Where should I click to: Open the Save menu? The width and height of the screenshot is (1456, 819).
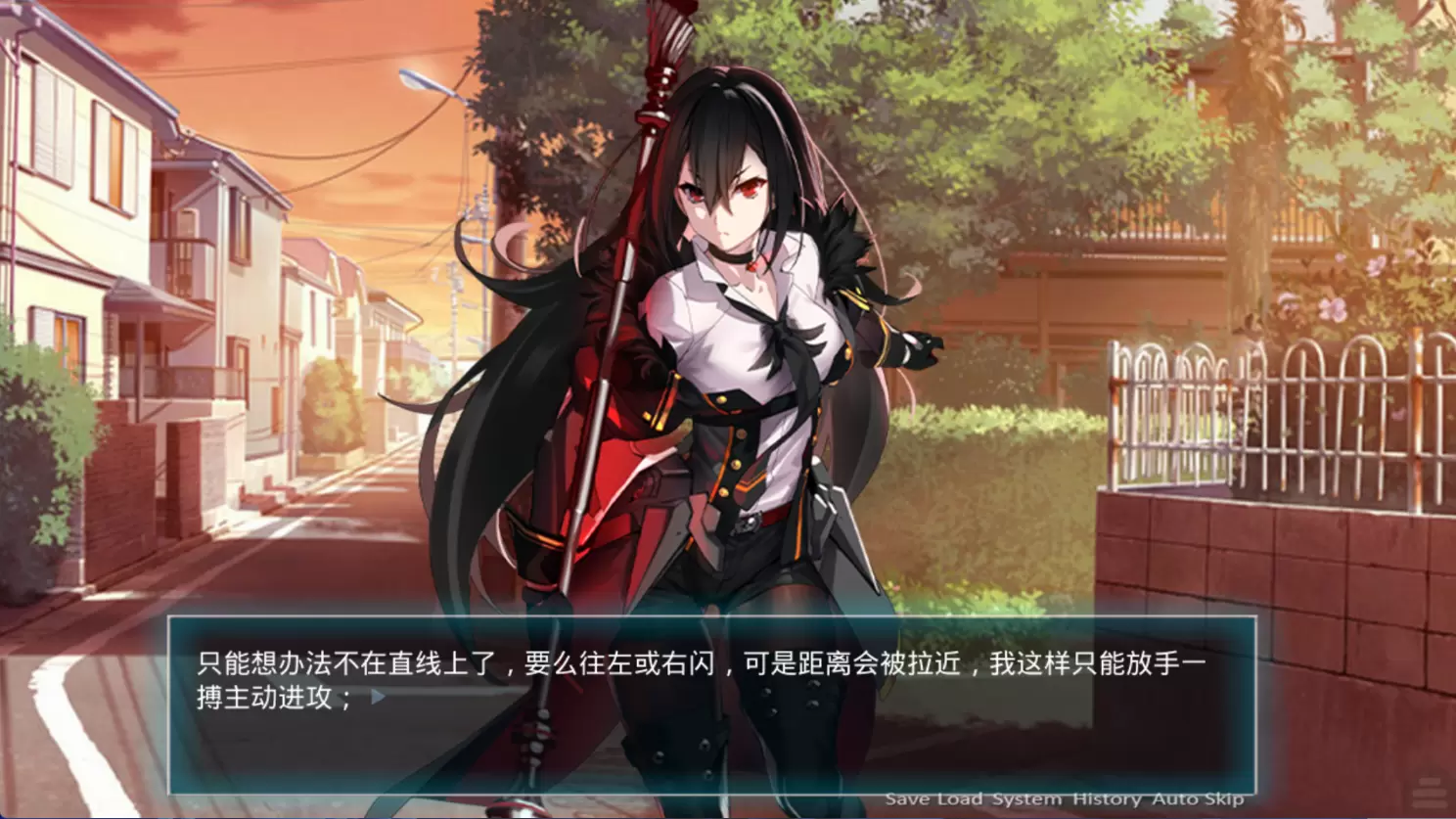(907, 799)
